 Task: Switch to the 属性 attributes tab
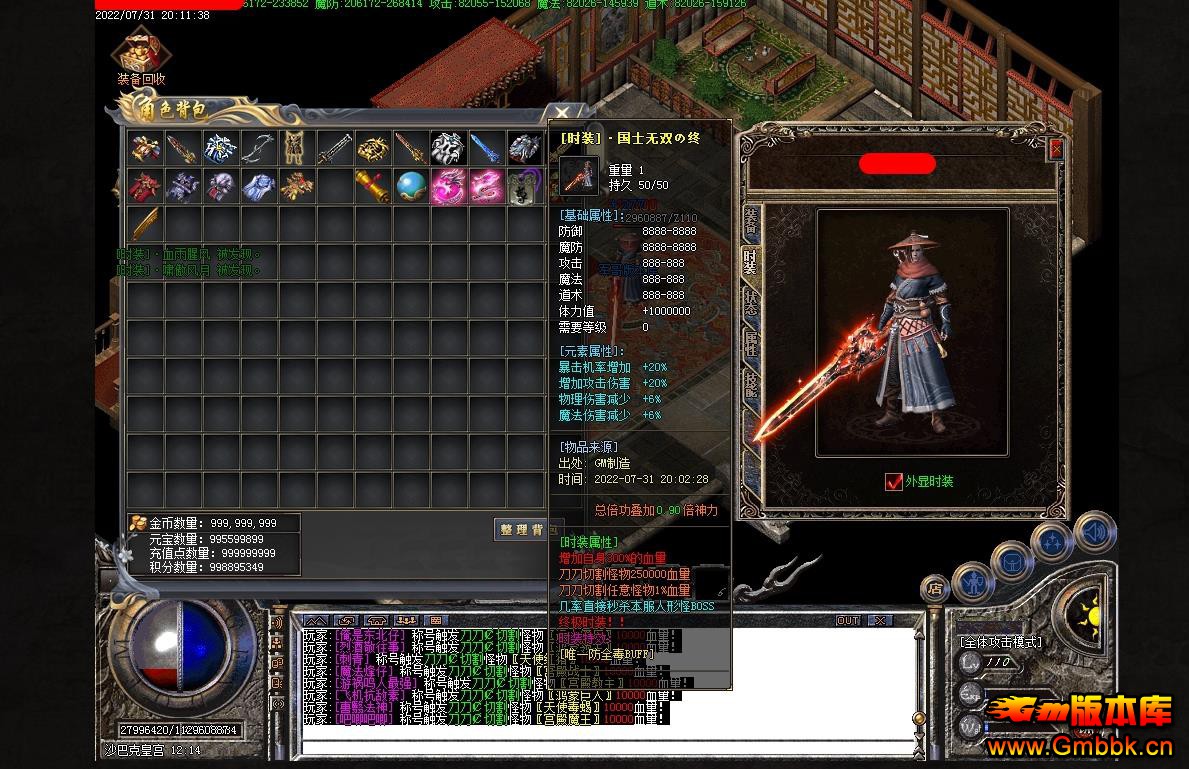coord(750,343)
